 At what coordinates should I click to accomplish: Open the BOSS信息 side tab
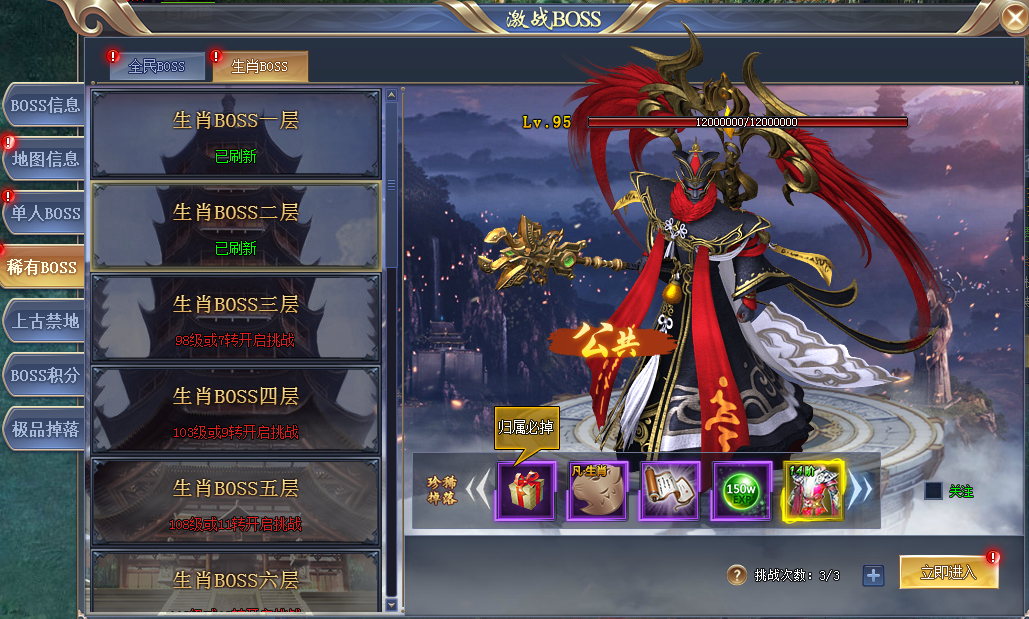44,105
